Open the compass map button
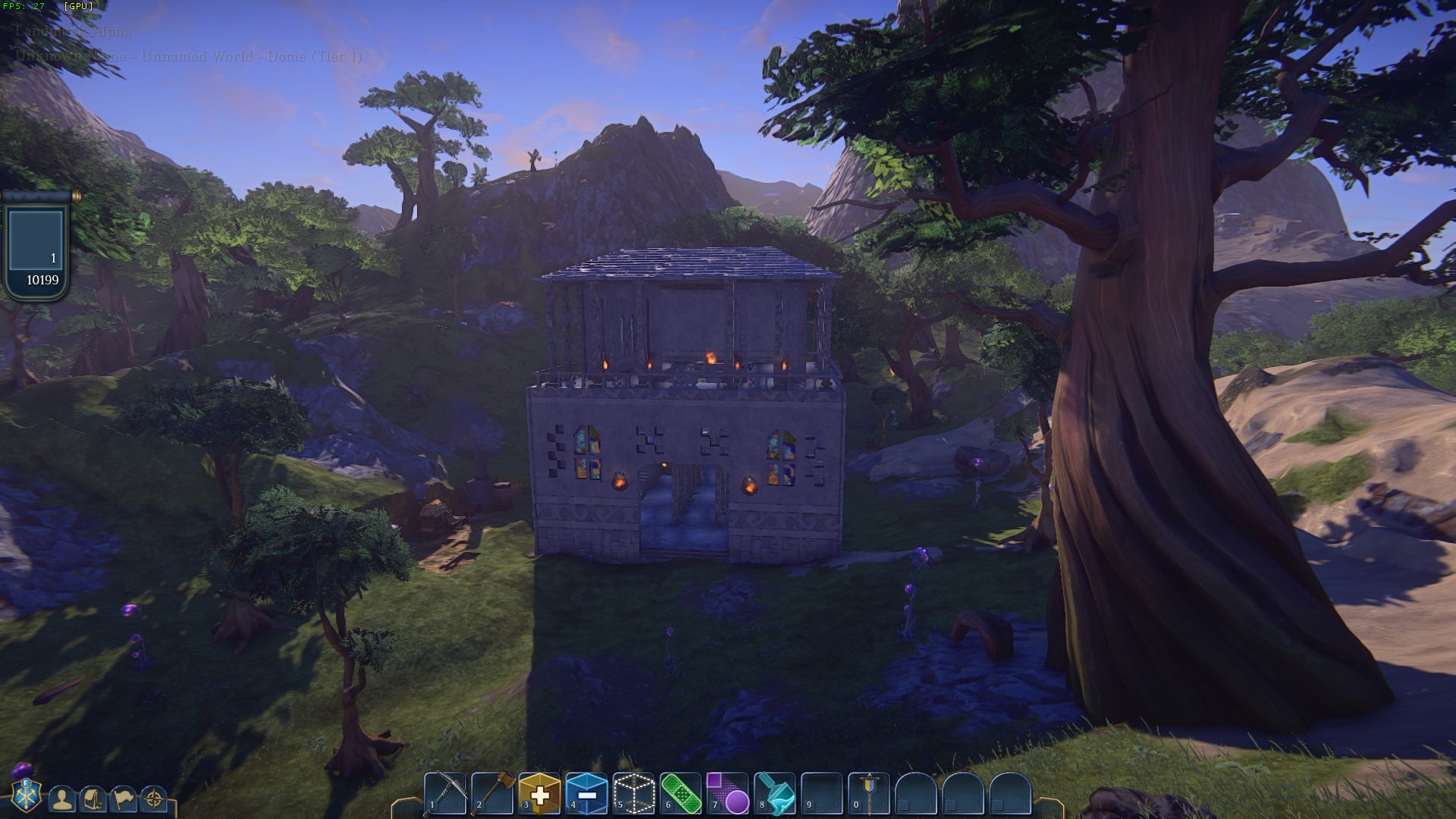This screenshot has width=1456, height=819. click(x=154, y=799)
